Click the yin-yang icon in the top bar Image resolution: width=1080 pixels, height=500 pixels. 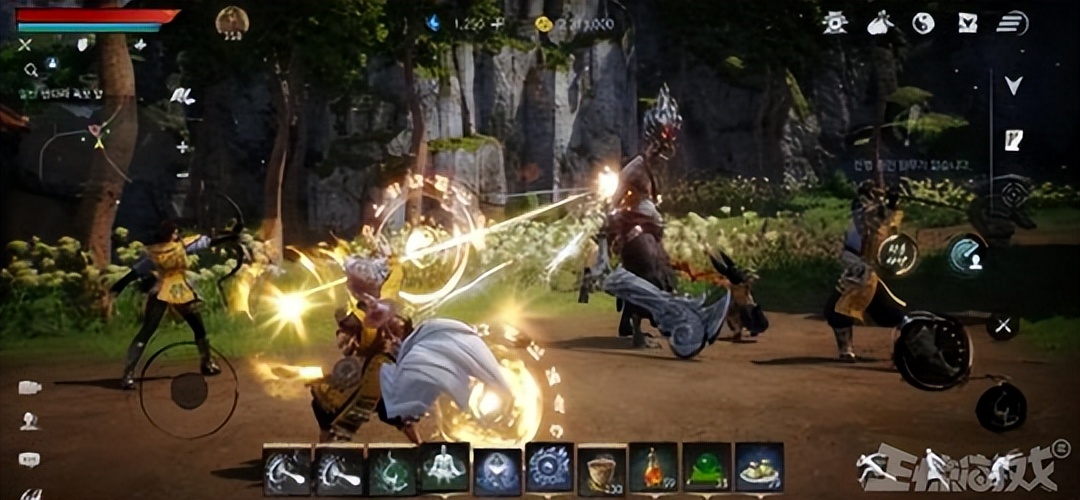[x=923, y=22]
